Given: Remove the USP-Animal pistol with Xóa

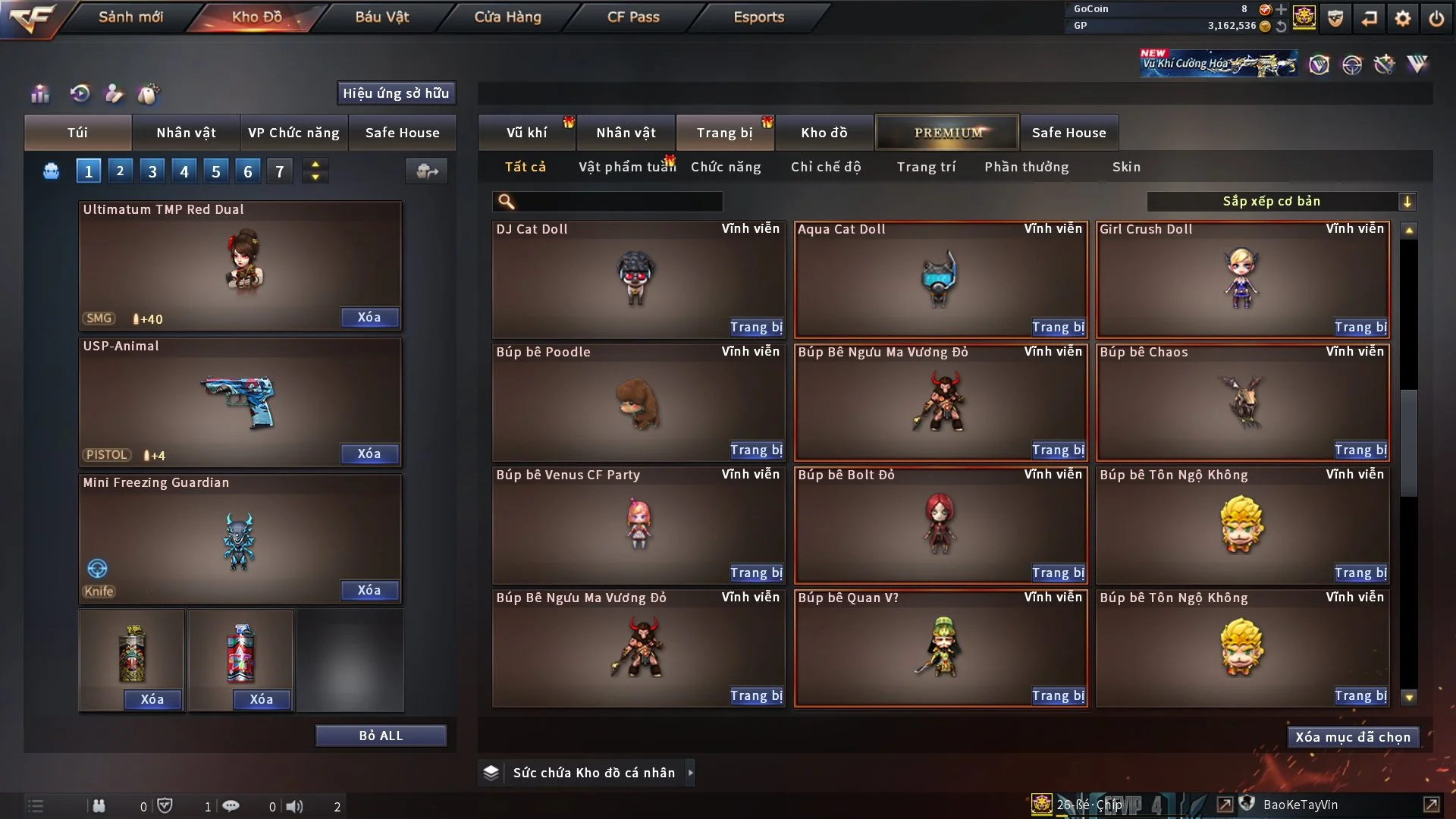Looking at the screenshot, I should [x=369, y=453].
